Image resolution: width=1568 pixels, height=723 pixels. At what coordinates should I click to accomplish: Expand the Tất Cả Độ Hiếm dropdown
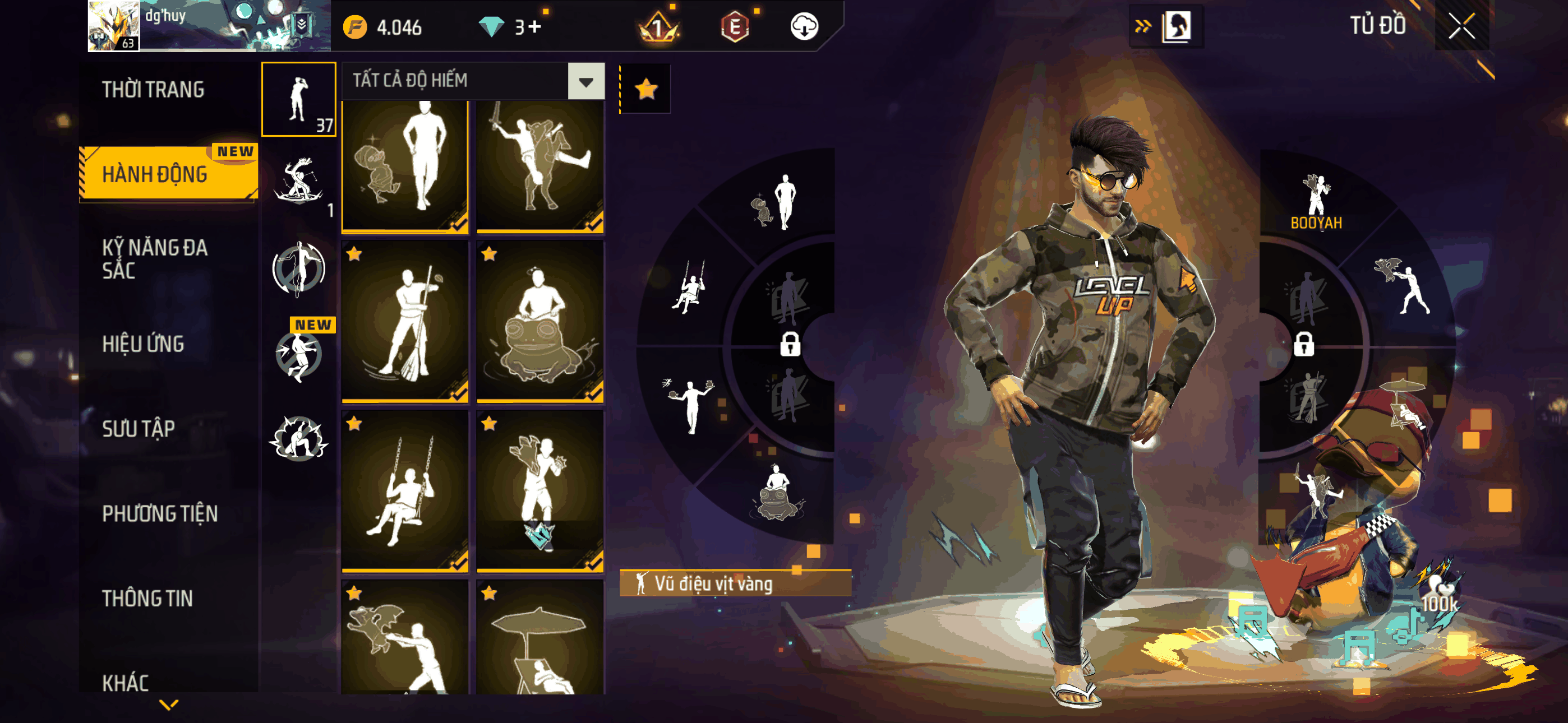click(x=585, y=81)
